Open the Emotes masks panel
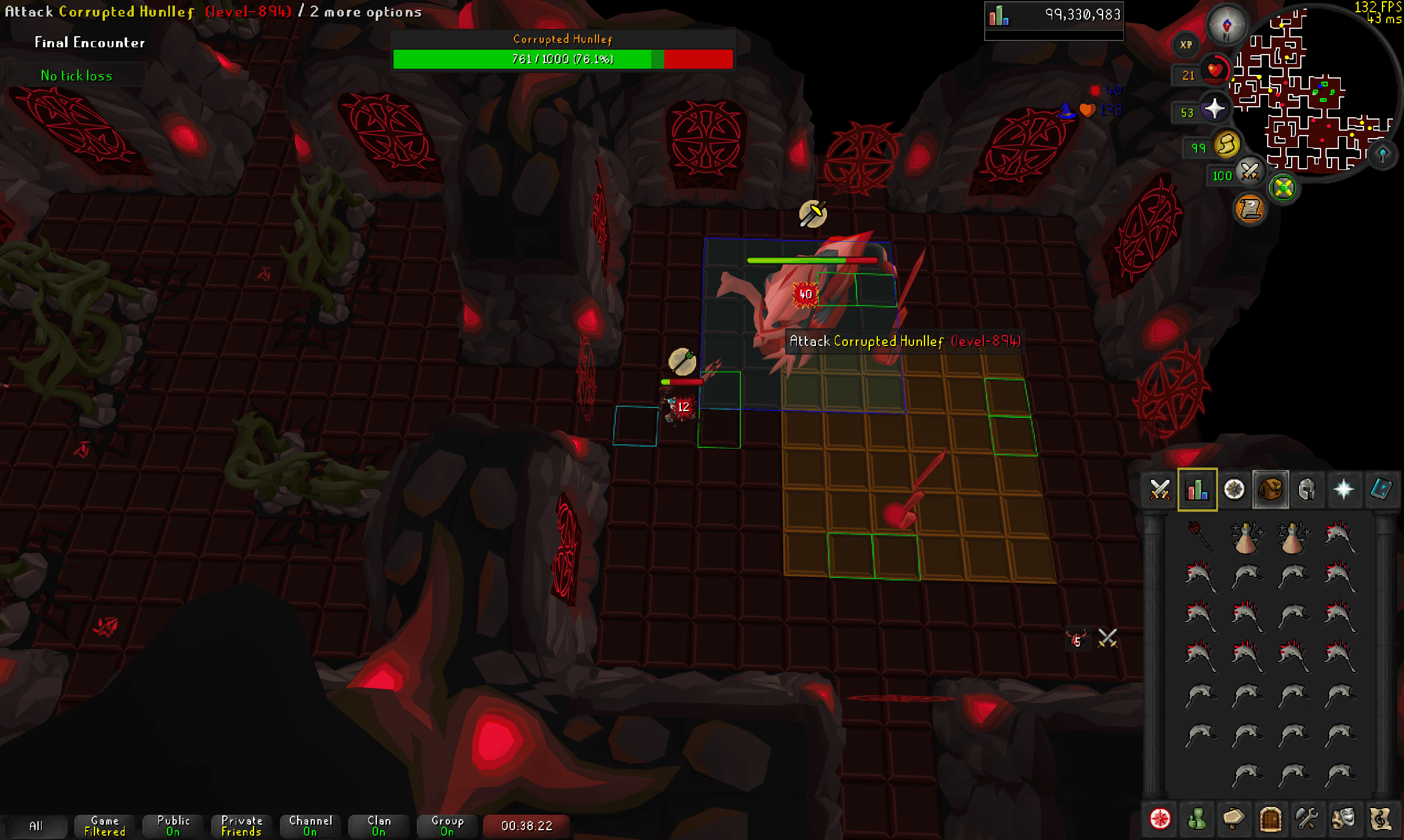 (x=1344, y=819)
